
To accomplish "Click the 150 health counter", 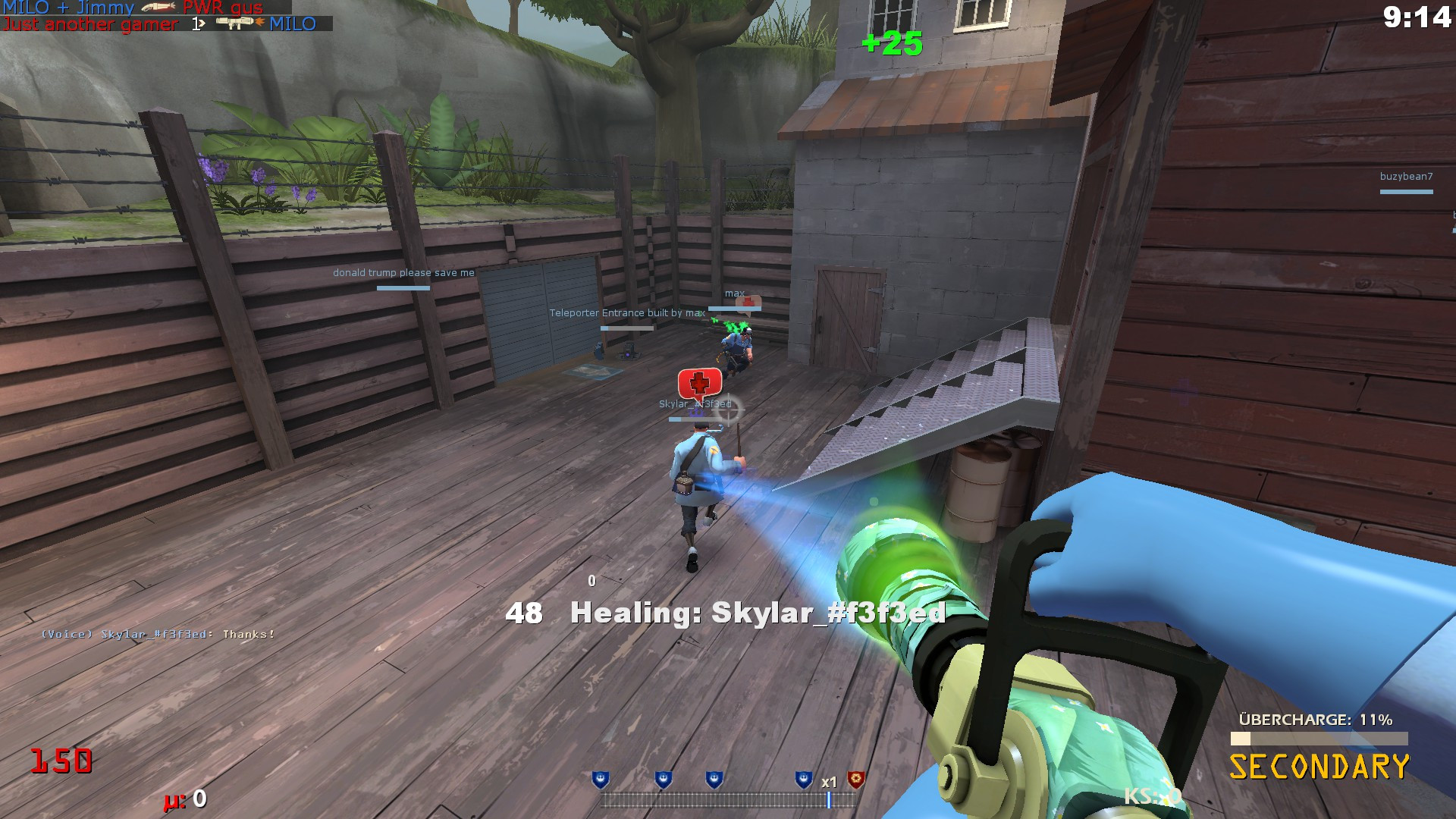I will tap(63, 758).
